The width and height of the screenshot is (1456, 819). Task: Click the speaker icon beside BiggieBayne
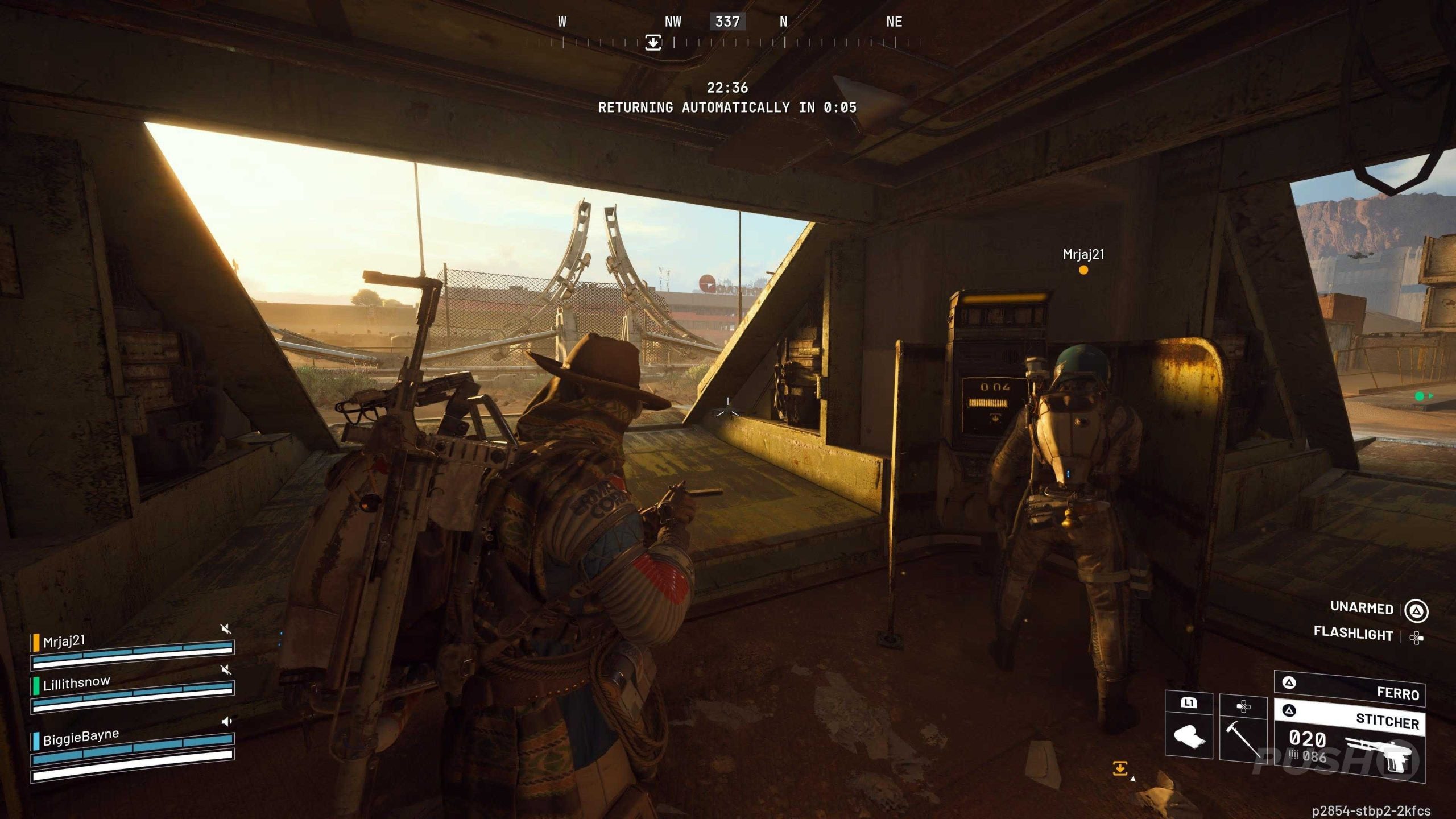(x=227, y=721)
